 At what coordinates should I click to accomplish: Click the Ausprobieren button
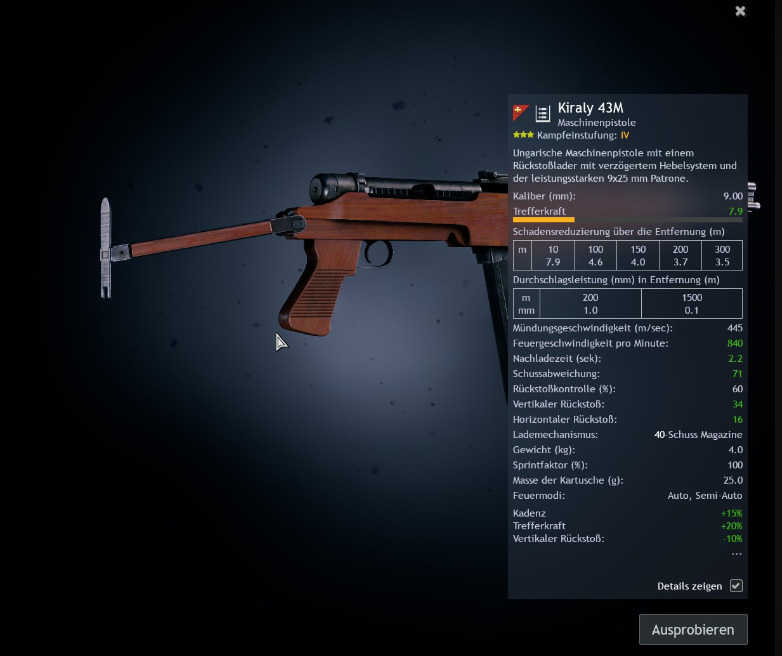693,629
